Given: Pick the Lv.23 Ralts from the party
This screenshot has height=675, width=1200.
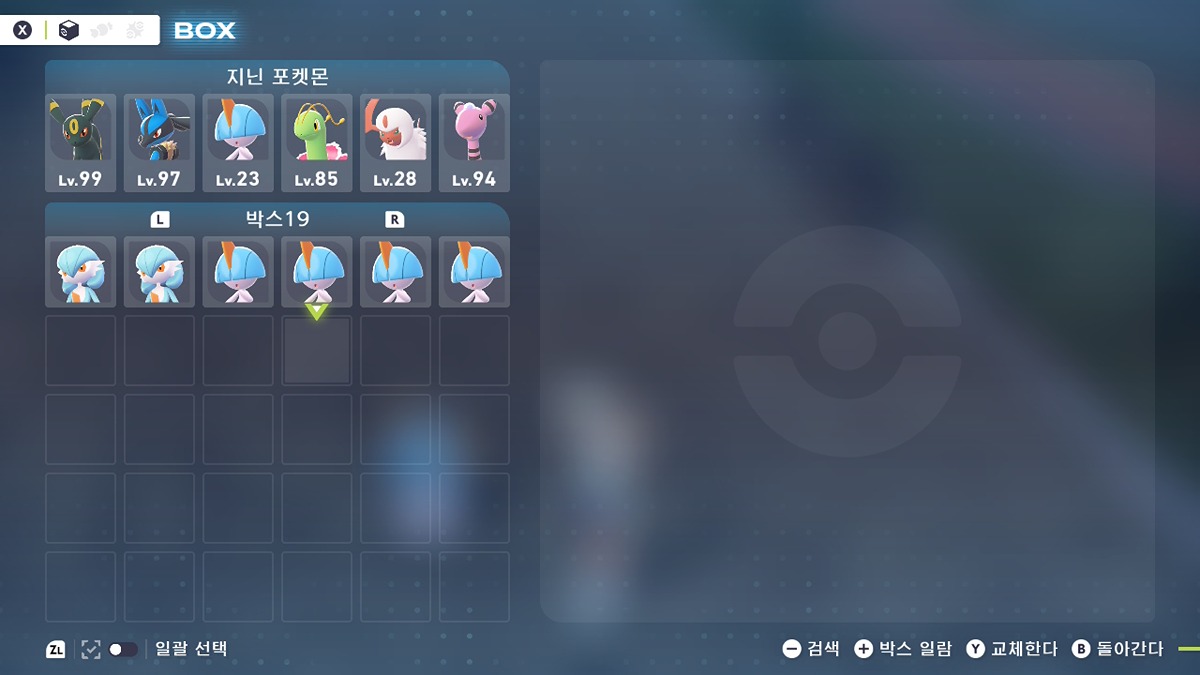Looking at the screenshot, I should point(238,142).
